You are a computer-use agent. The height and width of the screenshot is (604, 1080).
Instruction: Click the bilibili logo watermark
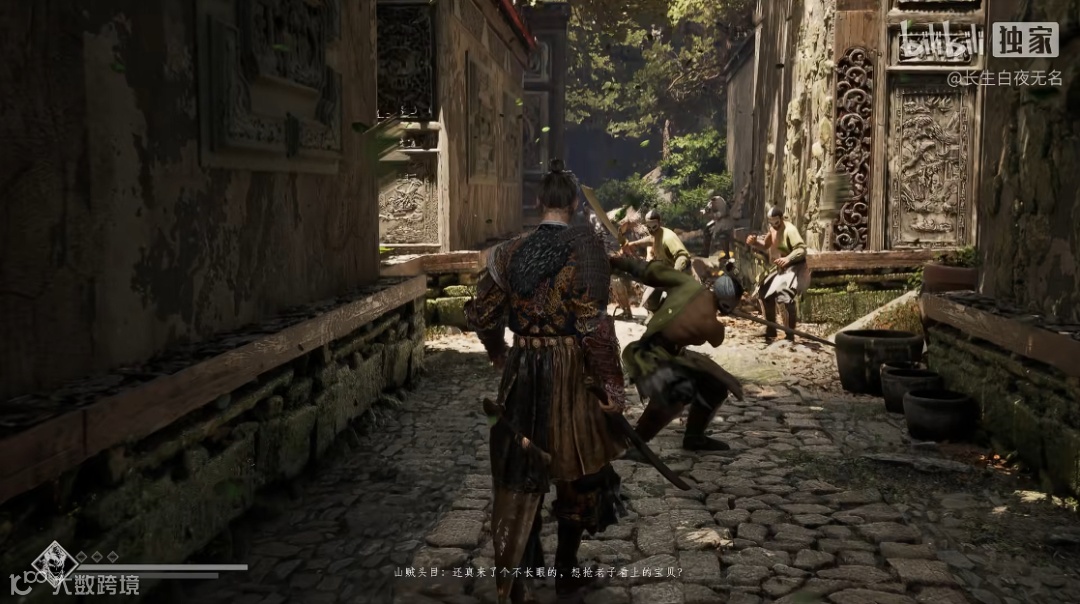coord(942,40)
